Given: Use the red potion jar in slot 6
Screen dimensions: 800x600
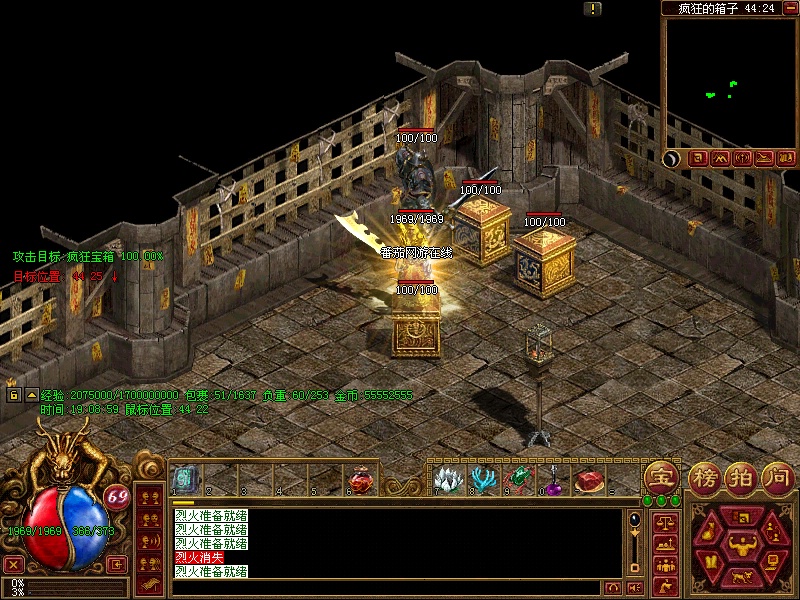Looking at the screenshot, I should [x=361, y=480].
